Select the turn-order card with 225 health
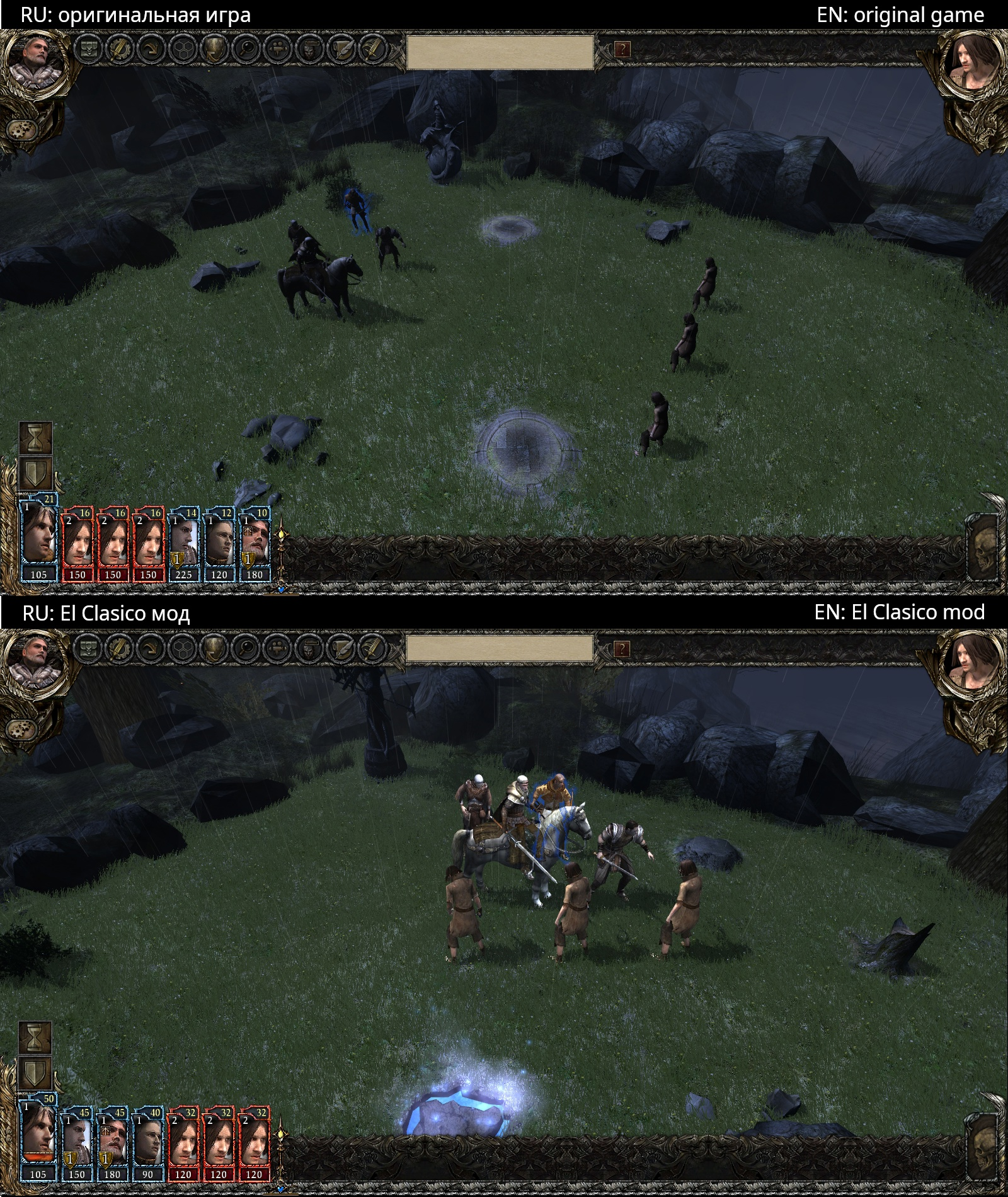The height and width of the screenshot is (1197, 1008). tap(184, 542)
